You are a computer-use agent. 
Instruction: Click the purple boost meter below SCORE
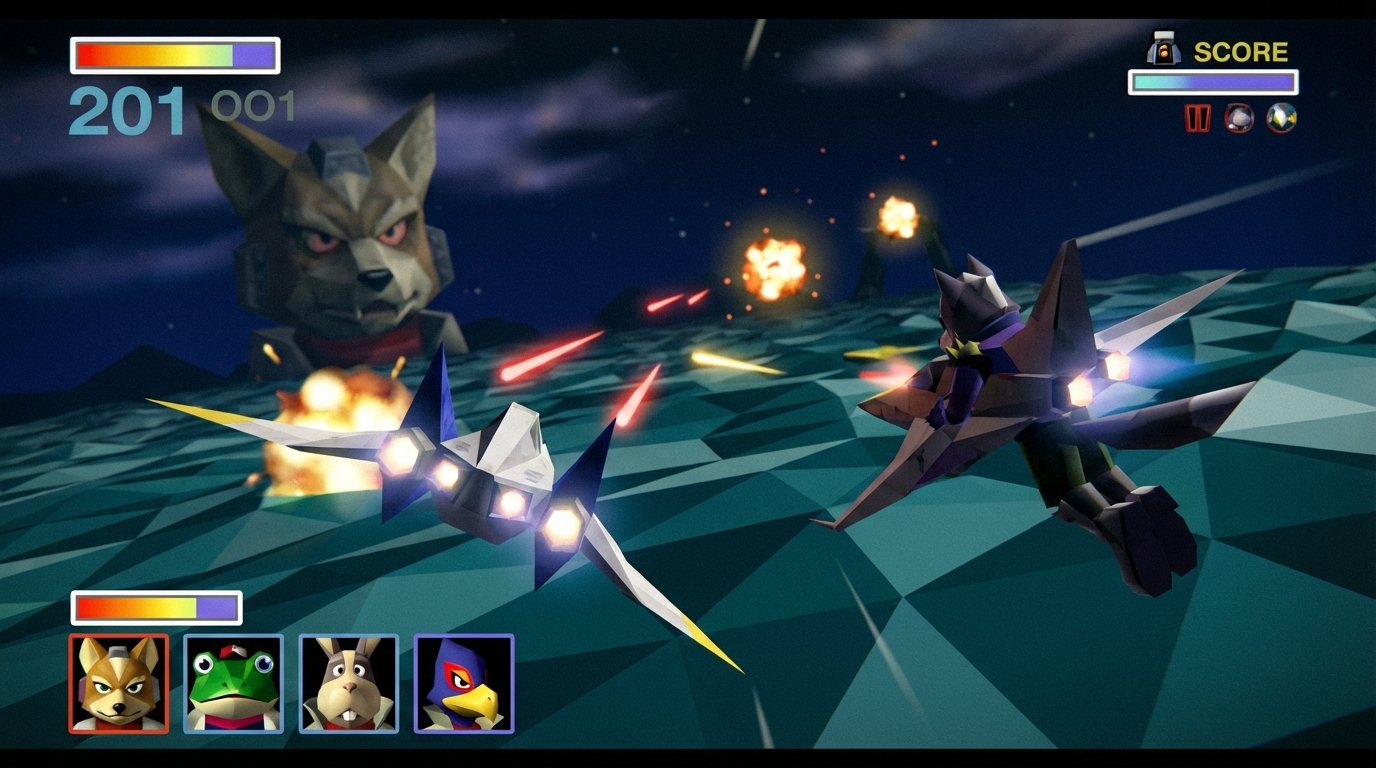(x=1218, y=80)
